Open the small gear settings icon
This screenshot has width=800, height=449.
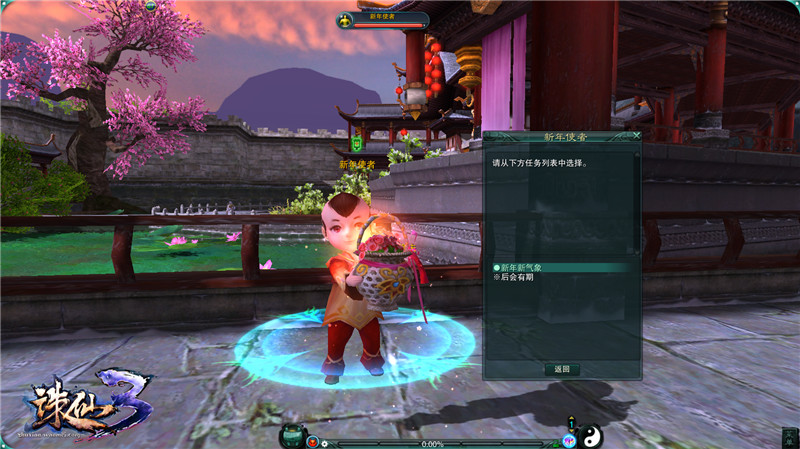324,442
